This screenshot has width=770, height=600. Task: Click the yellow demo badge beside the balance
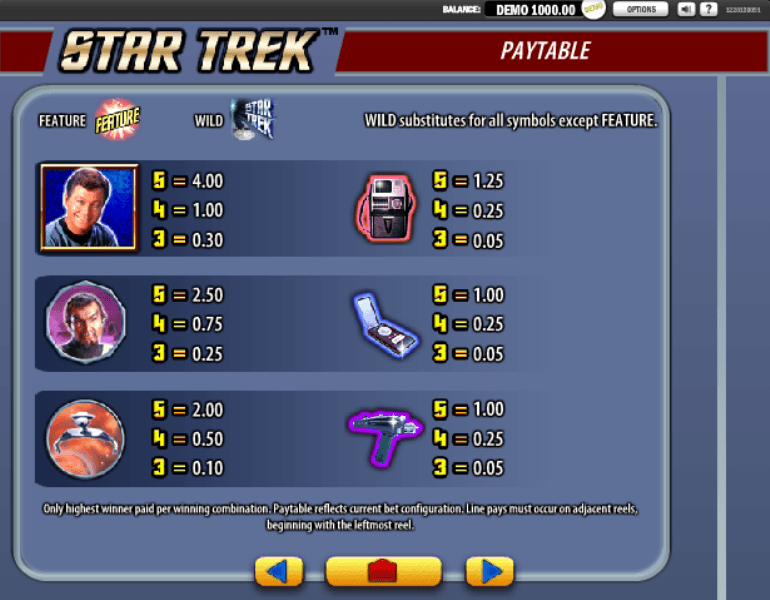(x=593, y=9)
